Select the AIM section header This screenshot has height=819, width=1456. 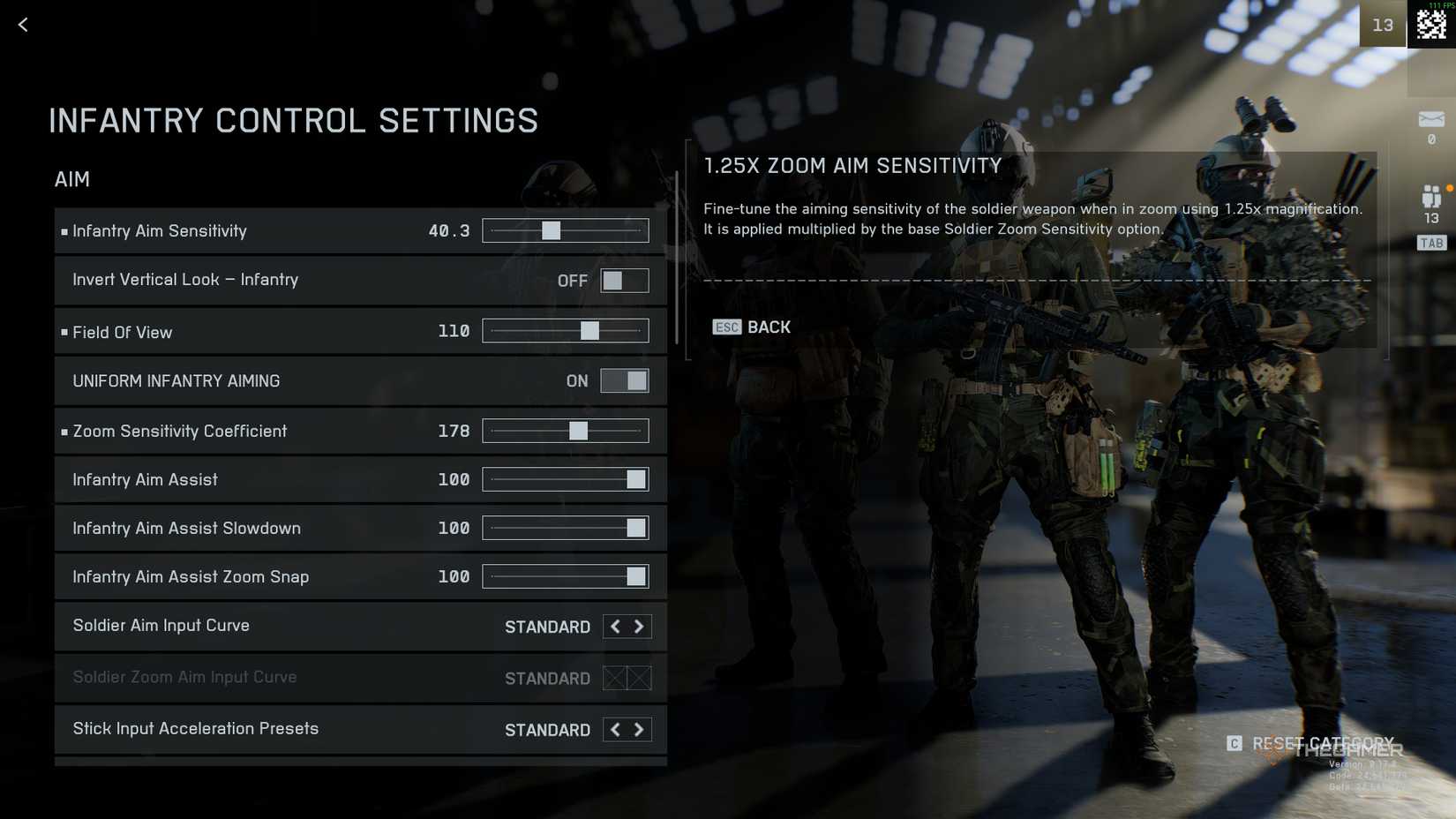coord(71,179)
